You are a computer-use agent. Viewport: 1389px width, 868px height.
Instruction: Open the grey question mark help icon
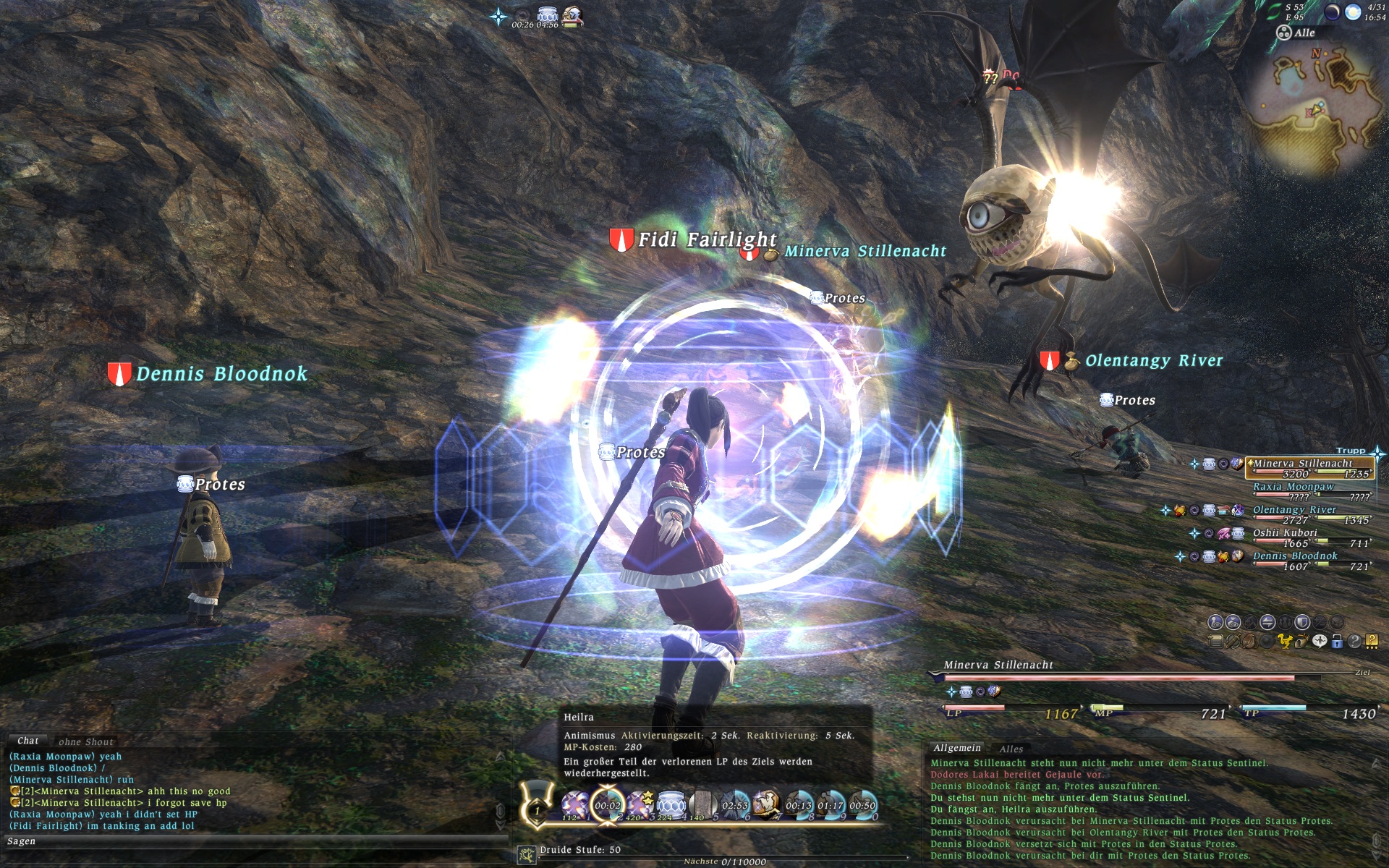point(1354,641)
